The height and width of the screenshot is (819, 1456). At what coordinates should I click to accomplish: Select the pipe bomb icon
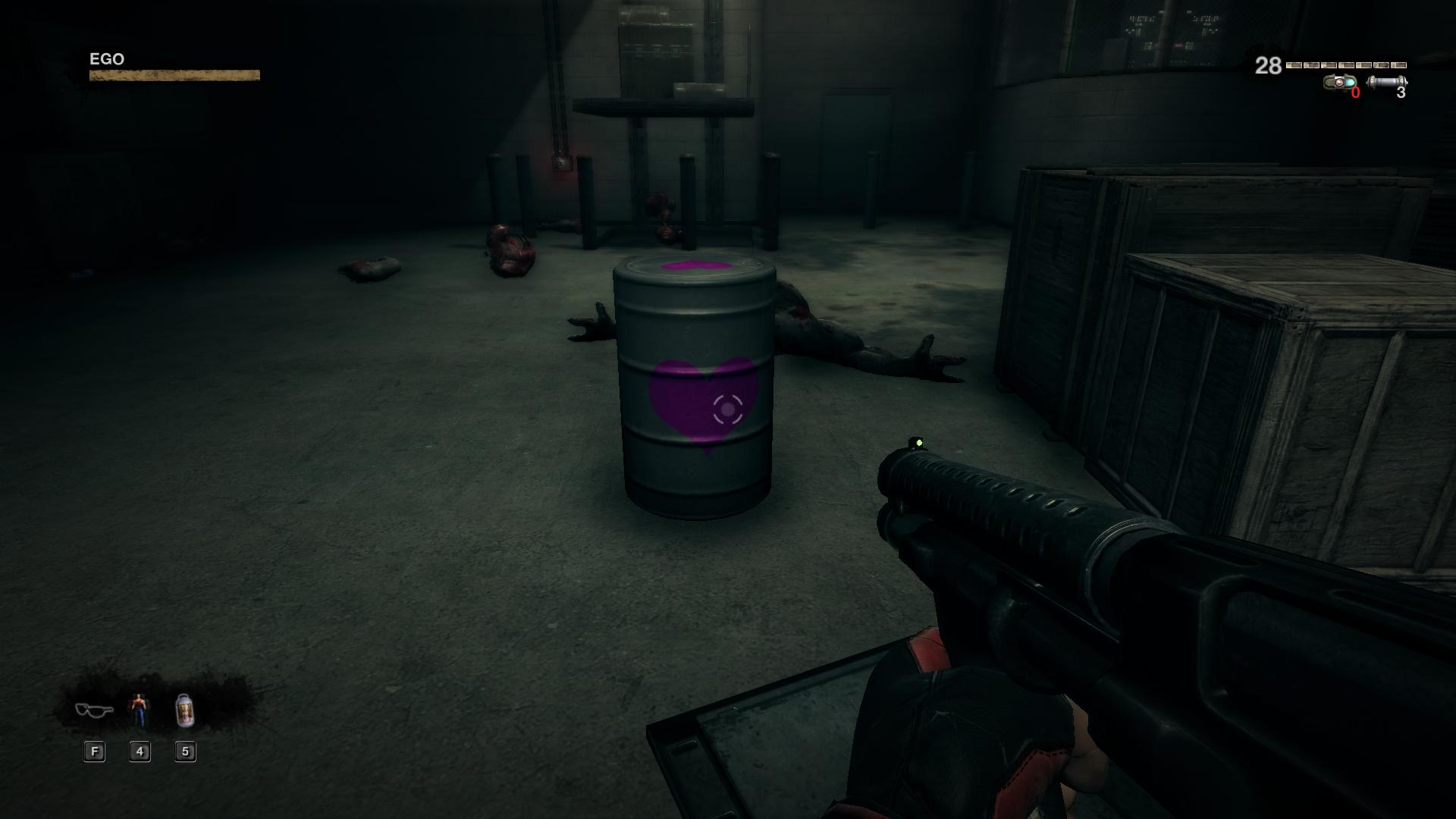[x=1386, y=82]
